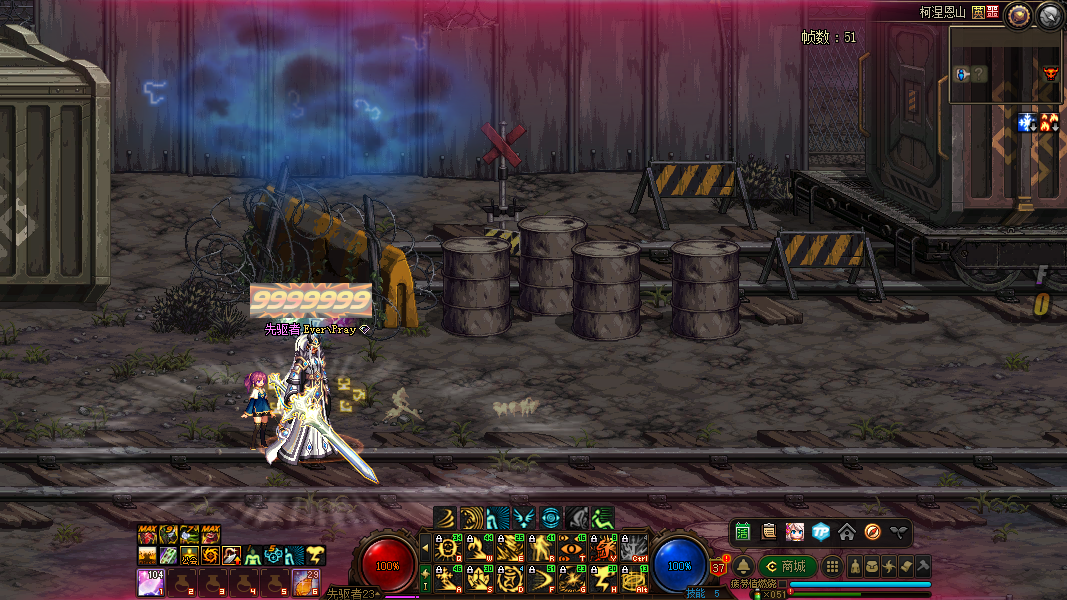Click the round gray button above the minimap
This screenshot has width=1067, height=600.
tap(1049, 15)
